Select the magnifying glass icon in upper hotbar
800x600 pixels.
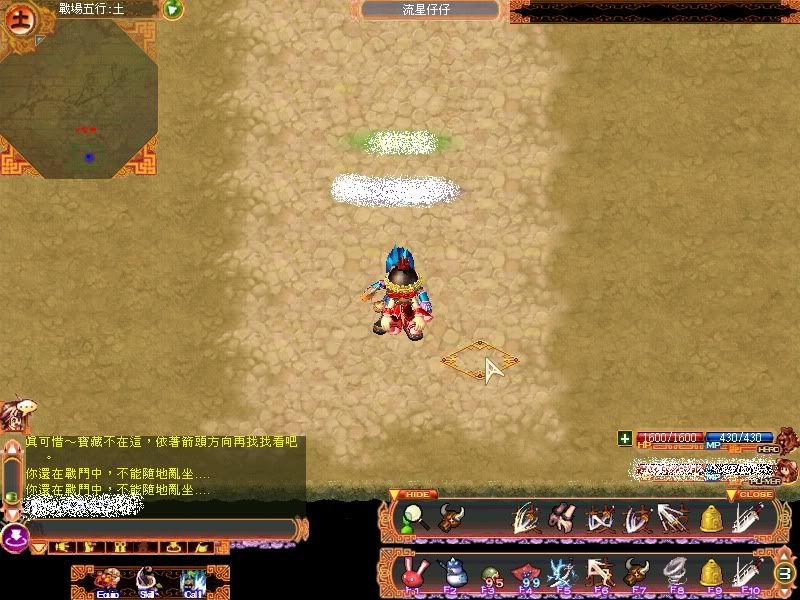(412, 518)
